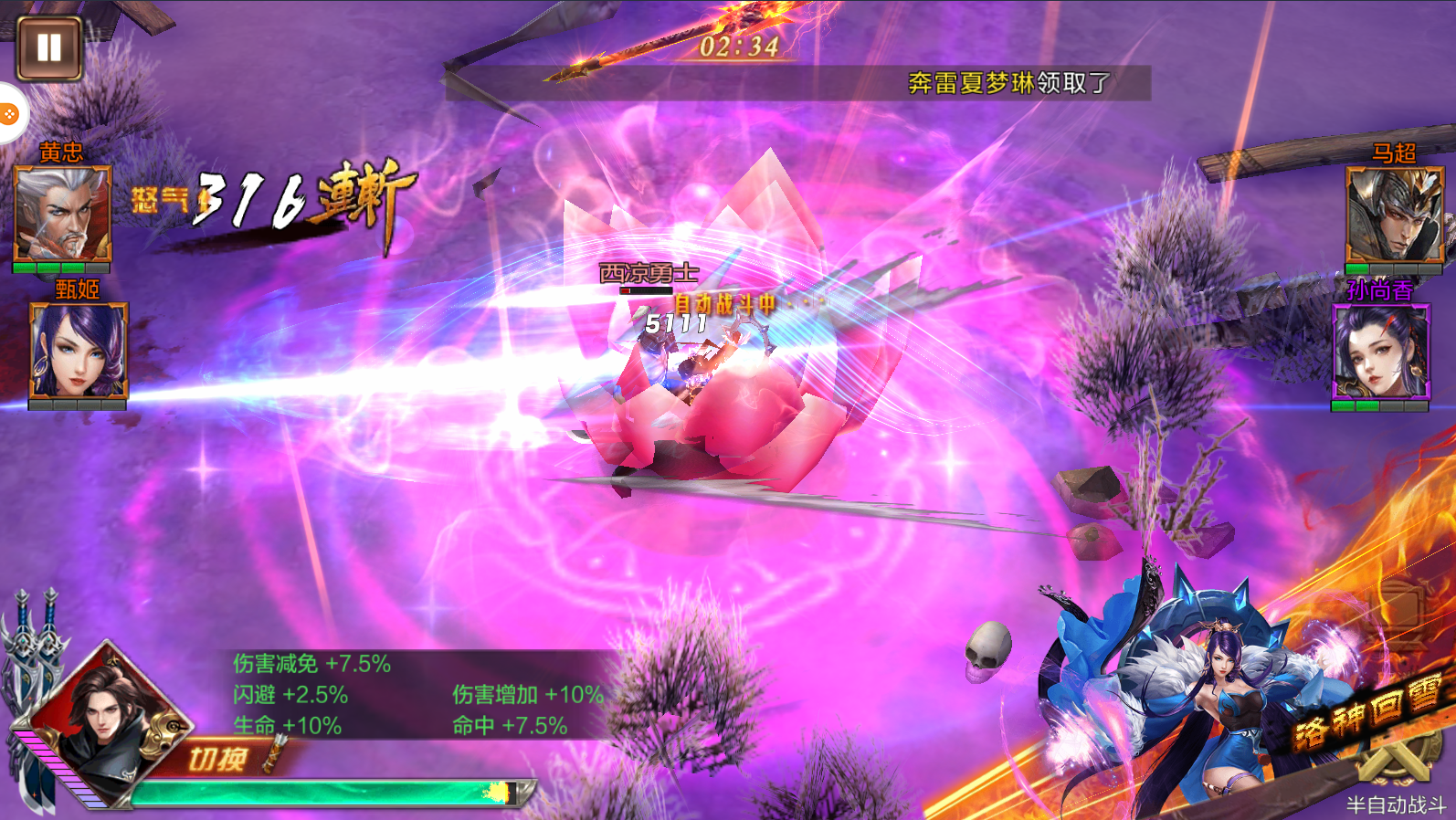Screen dimensions: 1456x820
Task: Choose Sun Shangxiang's portrait (孙尚香)
Action: point(1380,352)
